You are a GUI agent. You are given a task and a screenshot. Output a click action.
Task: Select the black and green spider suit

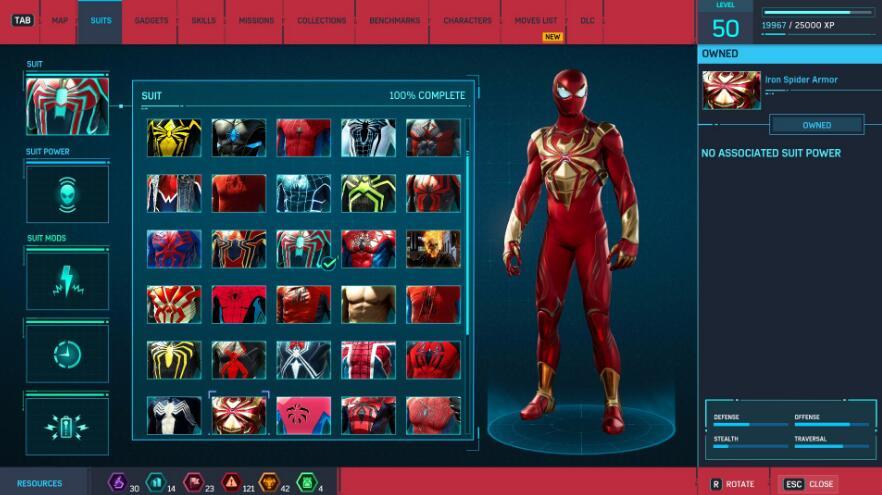[368, 194]
